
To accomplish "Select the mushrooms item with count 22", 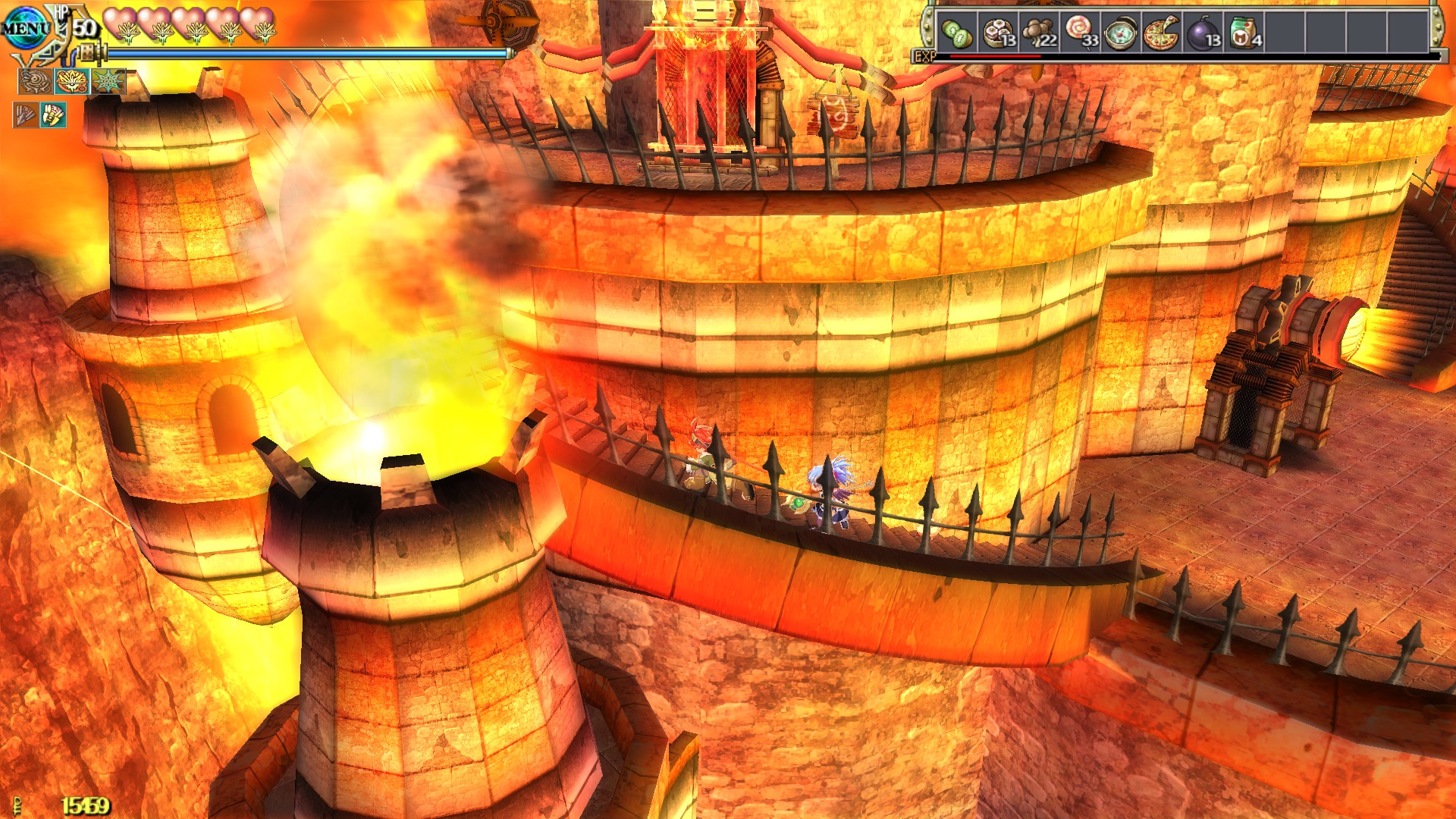I will pyautogui.click(x=1040, y=32).
